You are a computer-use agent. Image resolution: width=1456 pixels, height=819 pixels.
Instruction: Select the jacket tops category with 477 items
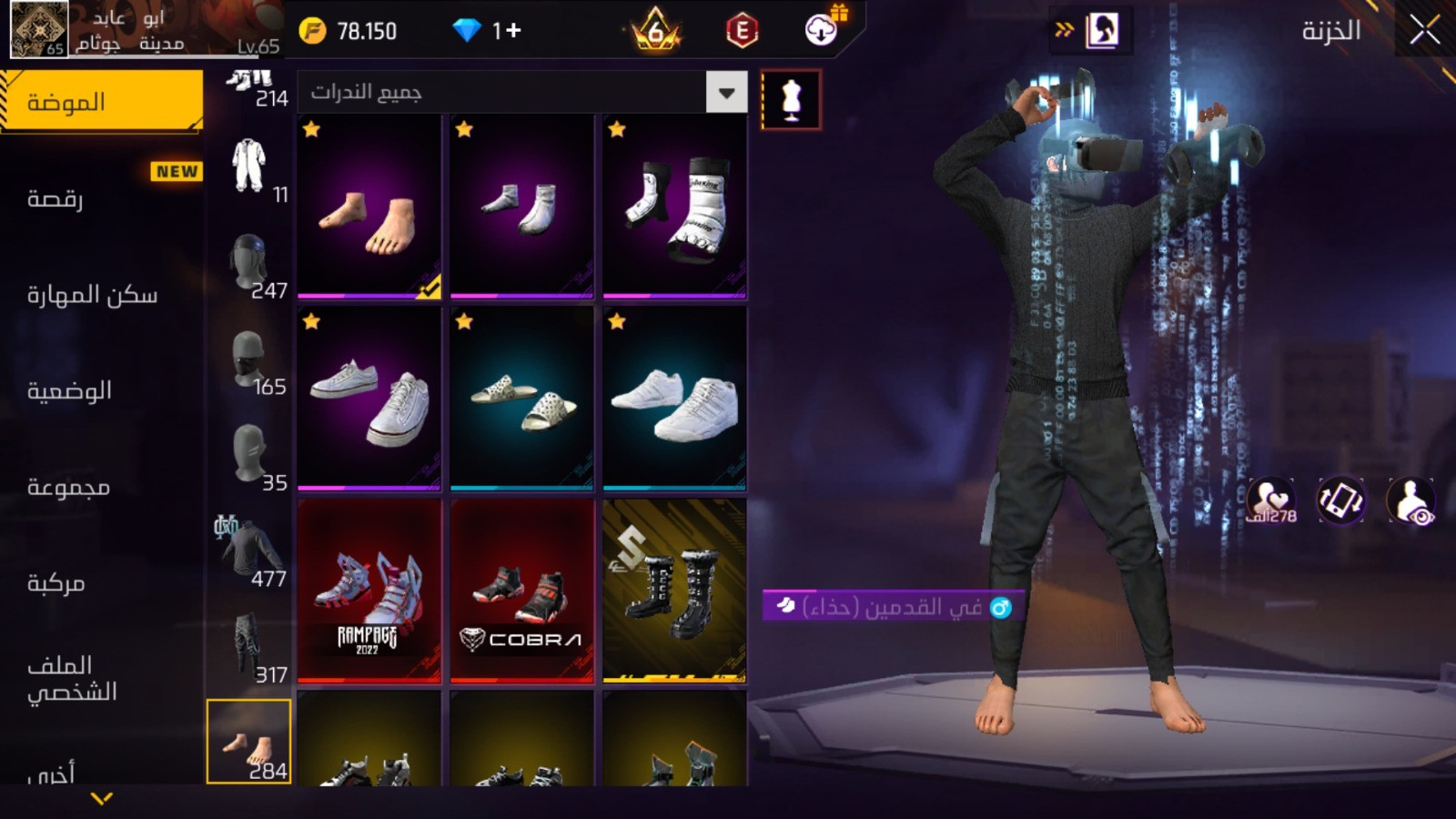(x=248, y=553)
